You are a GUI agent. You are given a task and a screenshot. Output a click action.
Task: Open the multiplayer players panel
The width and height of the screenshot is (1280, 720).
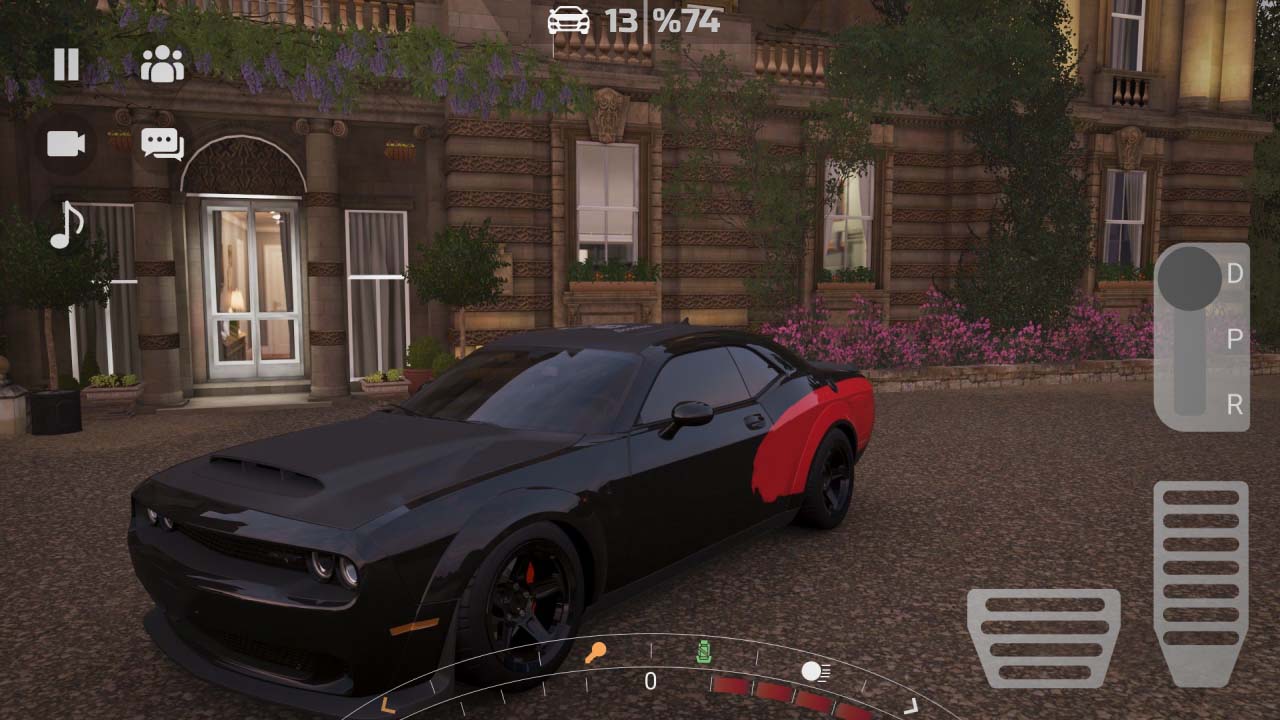tap(160, 65)
